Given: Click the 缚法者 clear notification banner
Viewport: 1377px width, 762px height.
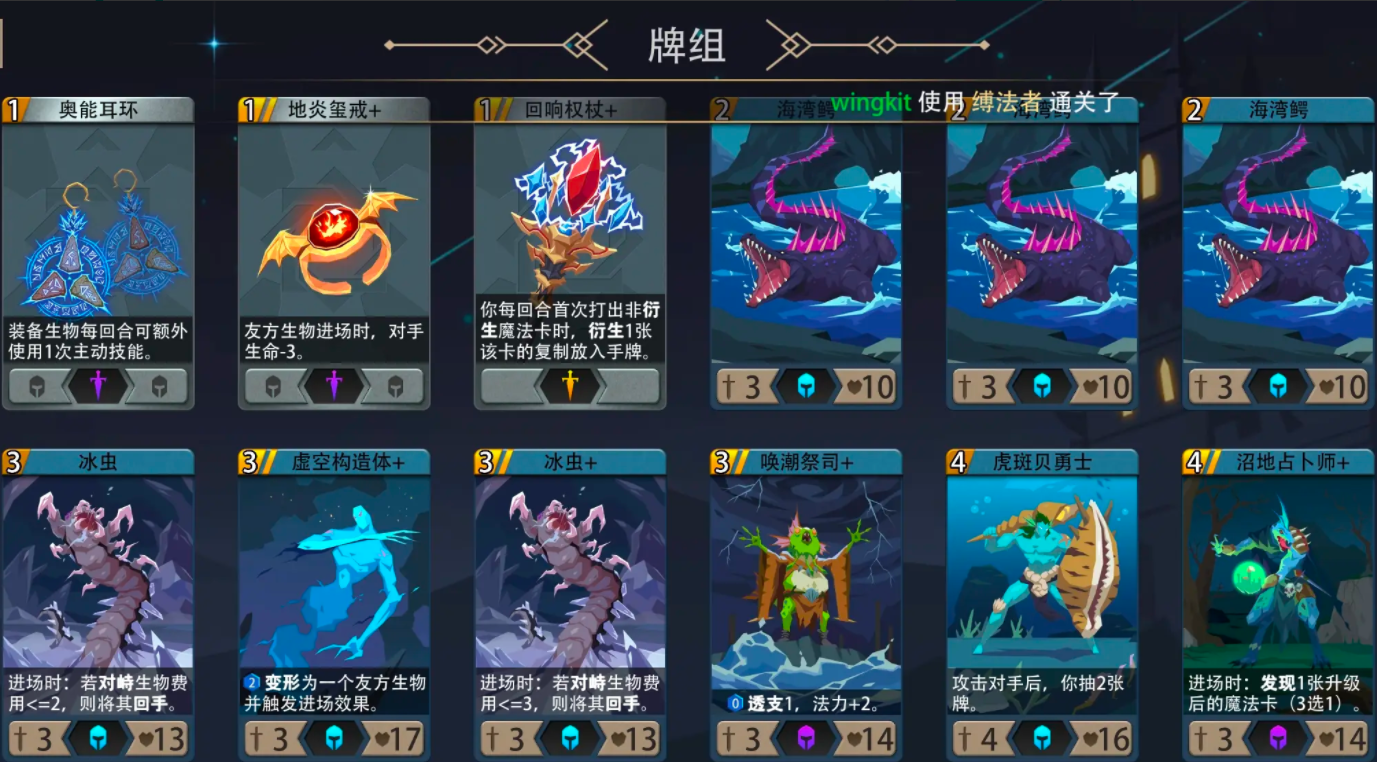Looking at the screenshot, I should click(x=1002, y=101).
